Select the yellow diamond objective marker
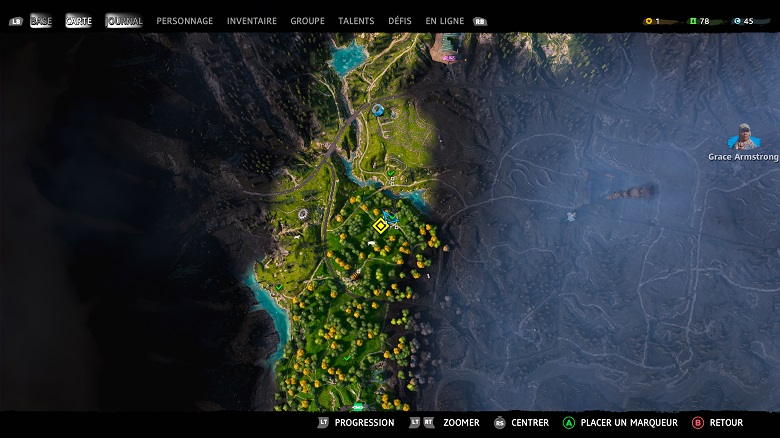780x438 pixels. pos(380,226)
